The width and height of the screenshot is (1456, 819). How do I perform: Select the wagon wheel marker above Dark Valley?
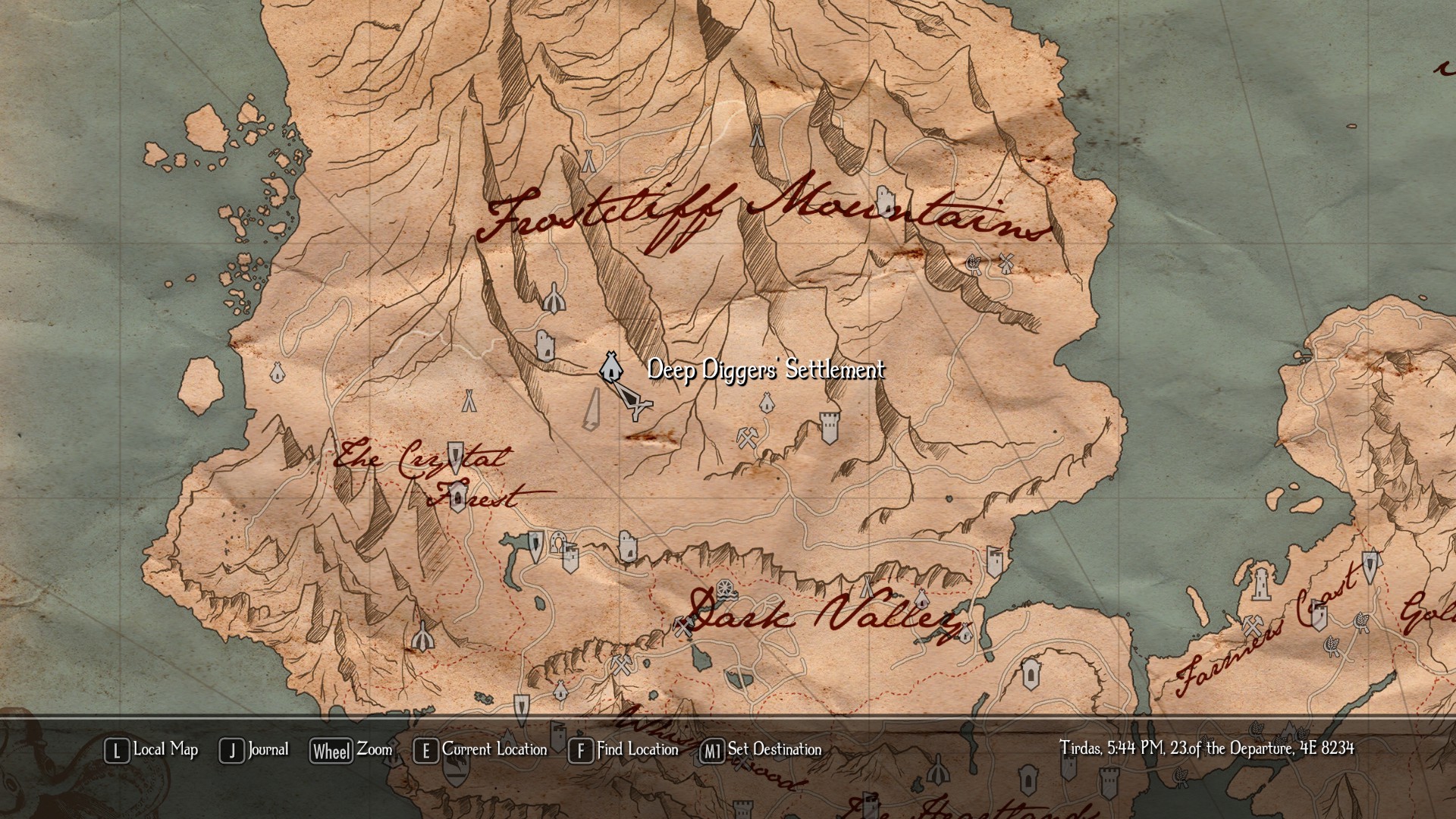pos(725,588)
